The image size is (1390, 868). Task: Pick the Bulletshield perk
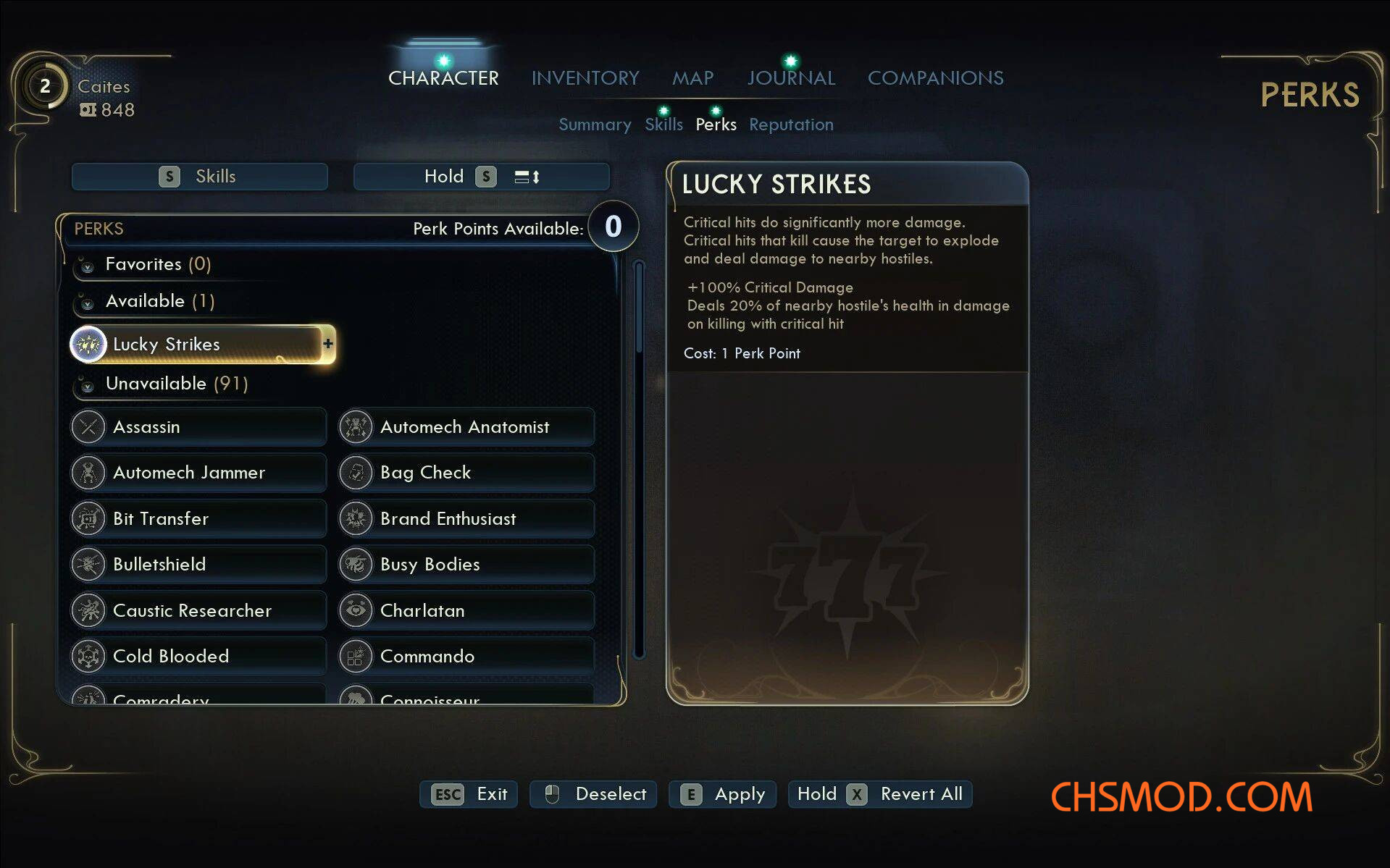click(197, 564)
